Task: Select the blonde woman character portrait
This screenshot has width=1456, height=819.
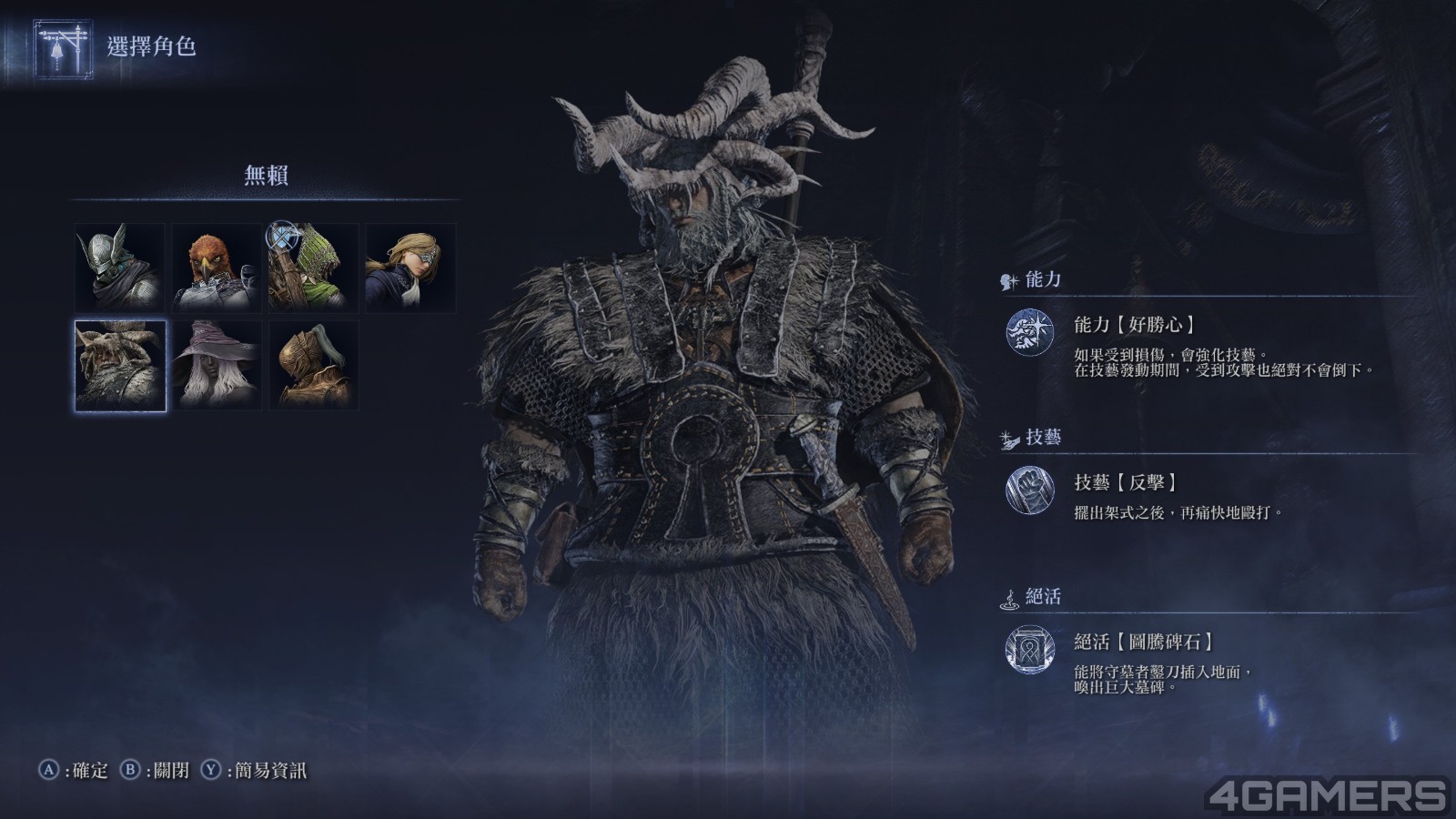Action: click(x=410, y=268)
